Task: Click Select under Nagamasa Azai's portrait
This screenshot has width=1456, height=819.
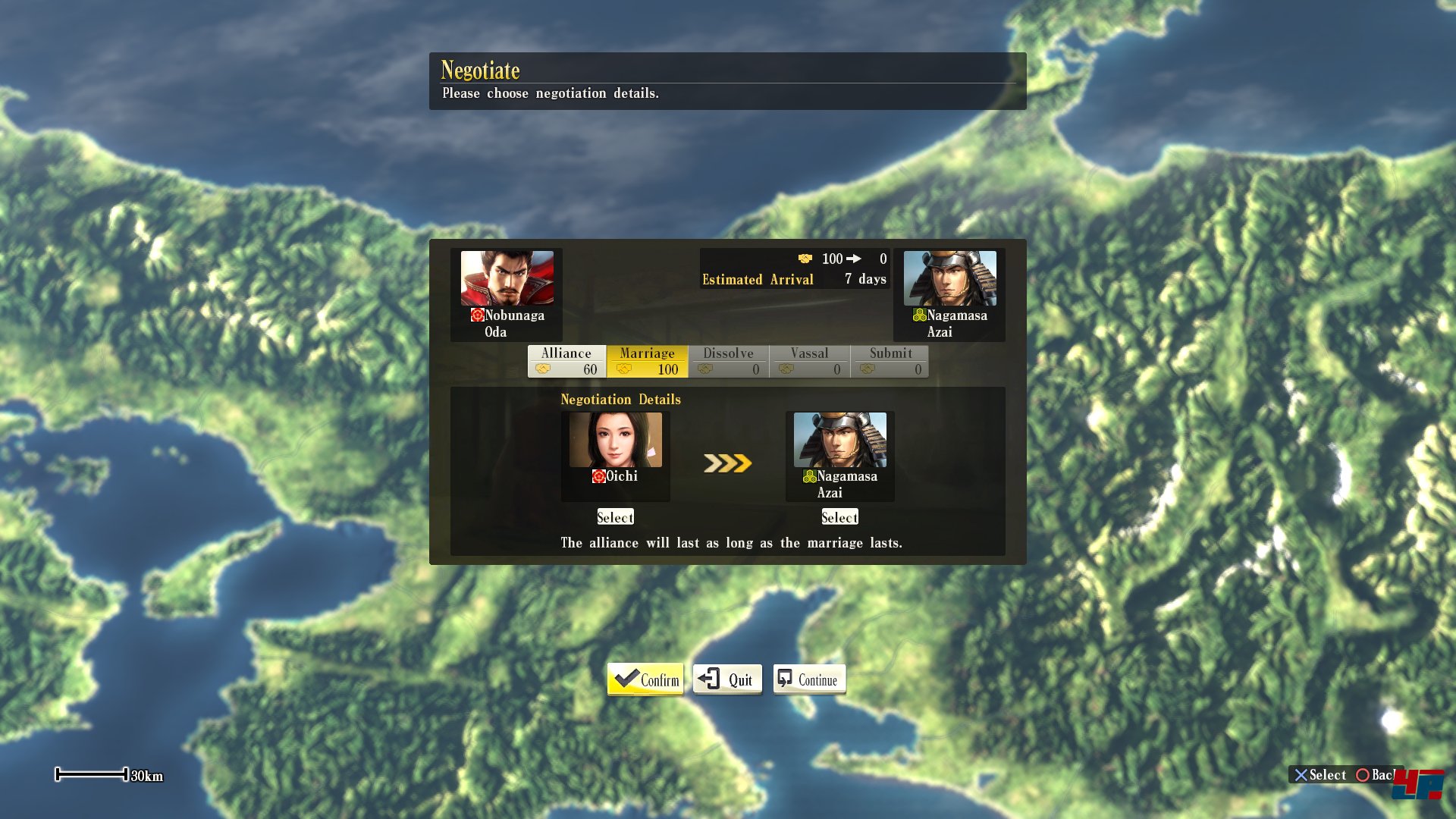Action: tap(839, 516)
